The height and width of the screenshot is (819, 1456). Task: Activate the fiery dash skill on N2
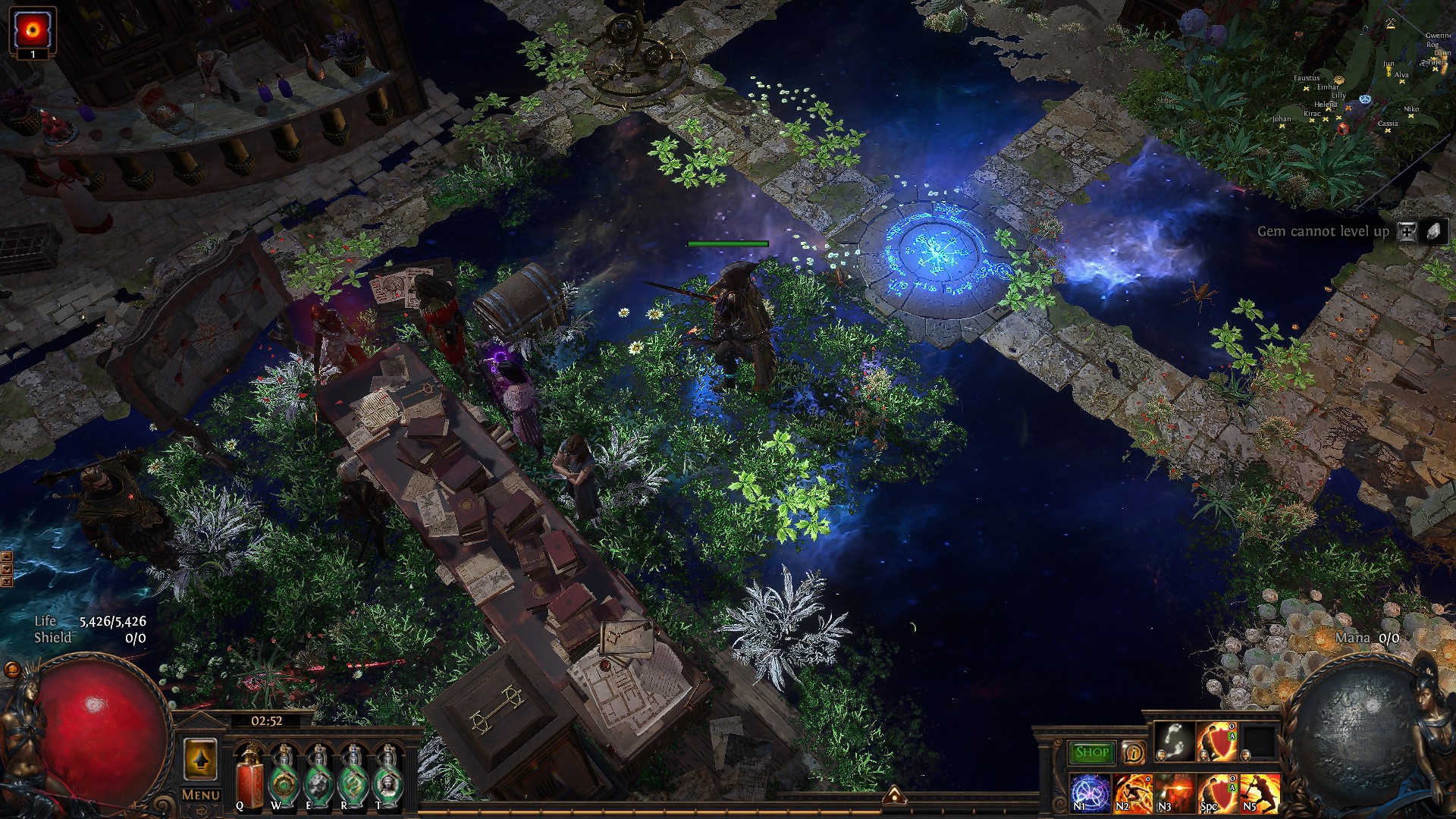(1132, 793)
